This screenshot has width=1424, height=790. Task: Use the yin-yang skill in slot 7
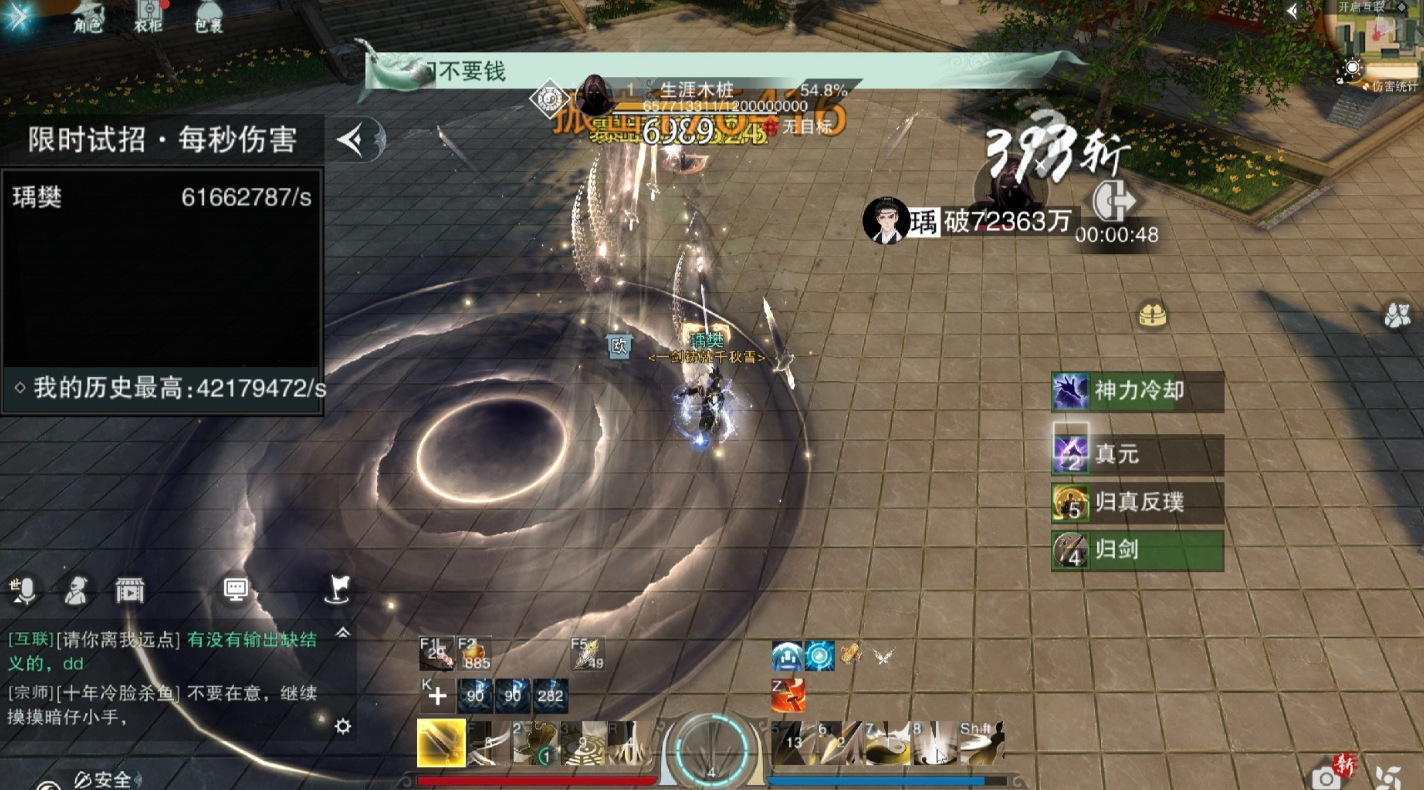(x=886, y=744)
